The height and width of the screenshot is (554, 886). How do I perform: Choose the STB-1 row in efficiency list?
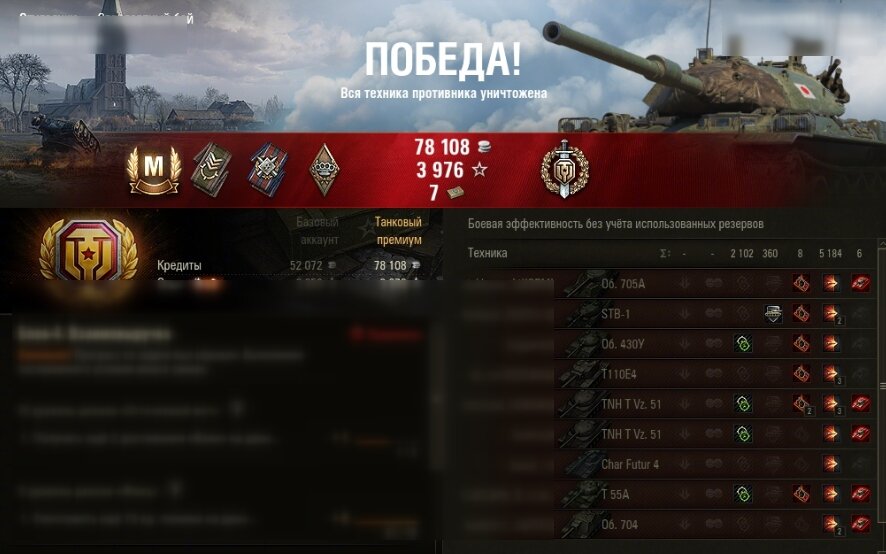coord(616,314)
